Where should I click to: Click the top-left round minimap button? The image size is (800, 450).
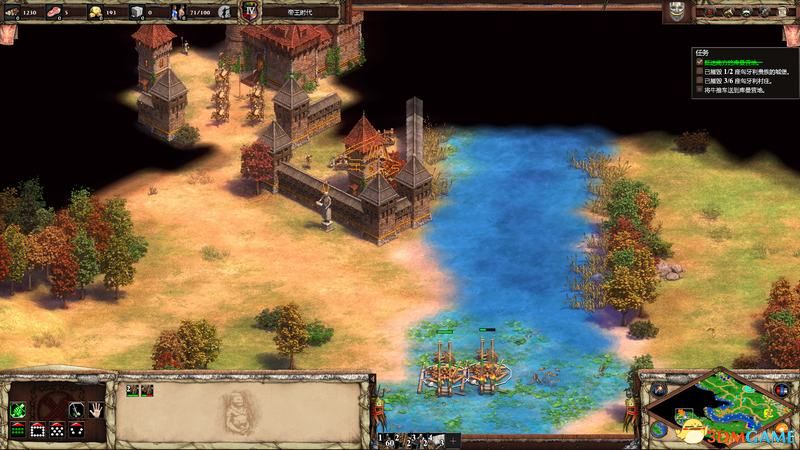click(659, 388)
